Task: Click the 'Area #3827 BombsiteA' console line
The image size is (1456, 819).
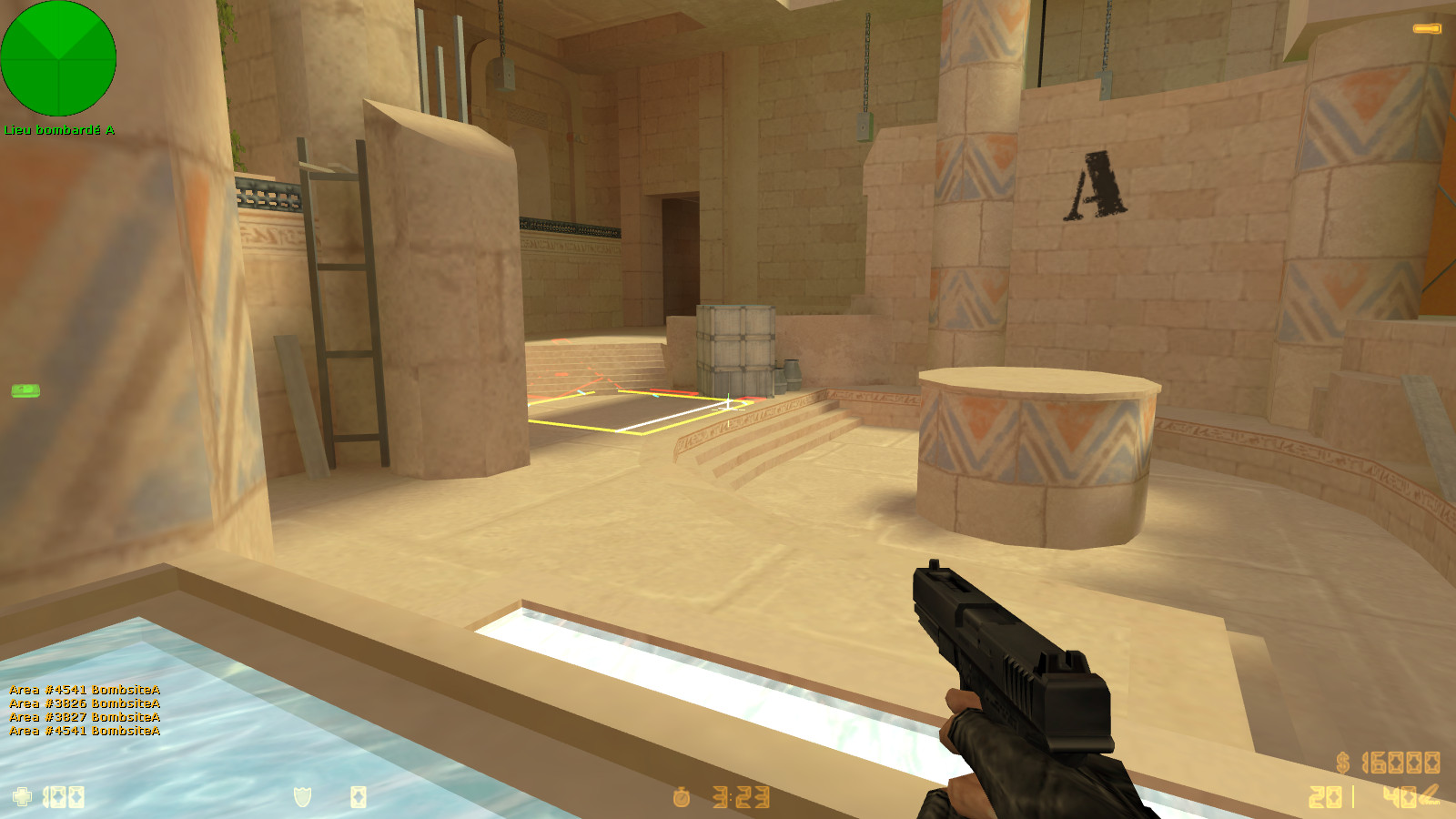Action: tap(83, 716)
